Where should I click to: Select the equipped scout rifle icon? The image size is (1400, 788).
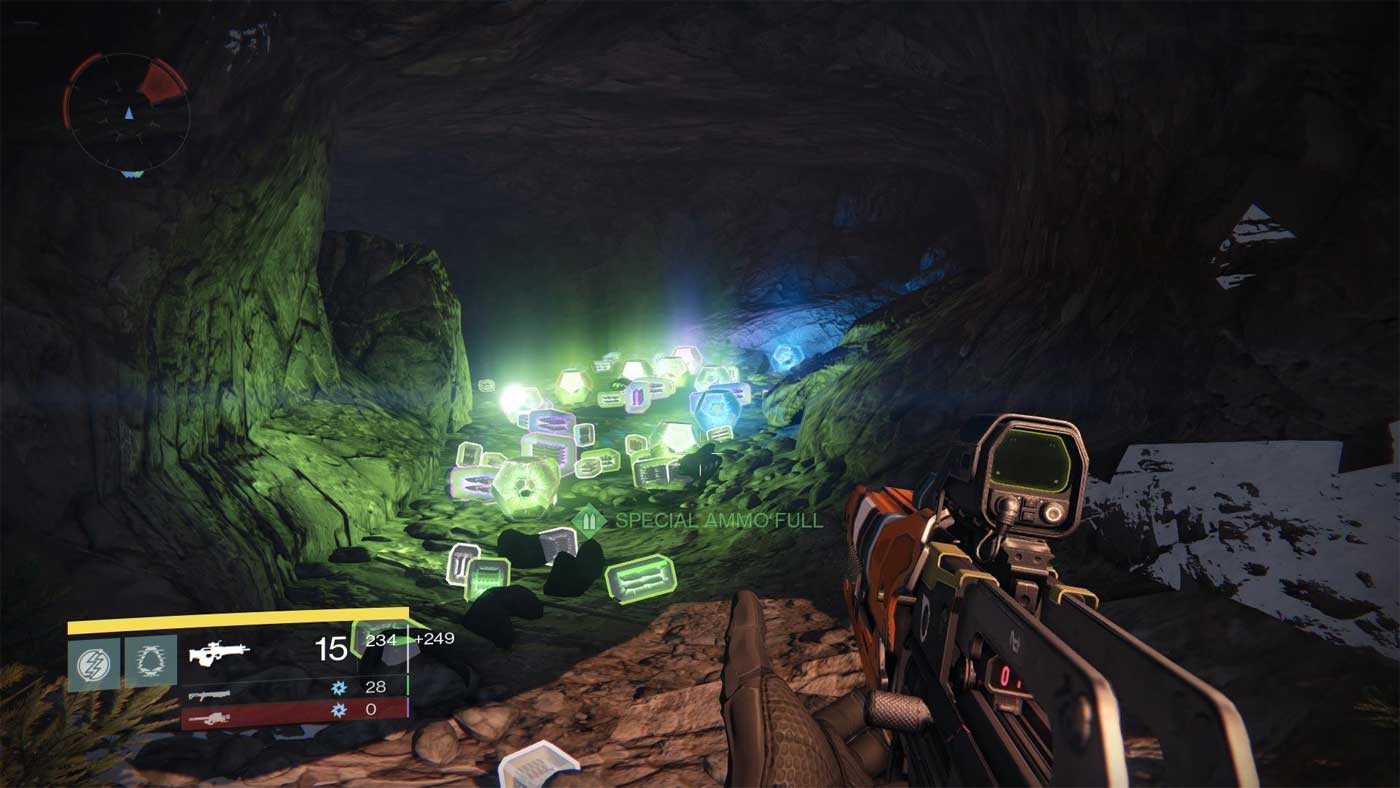click(220, 653)
